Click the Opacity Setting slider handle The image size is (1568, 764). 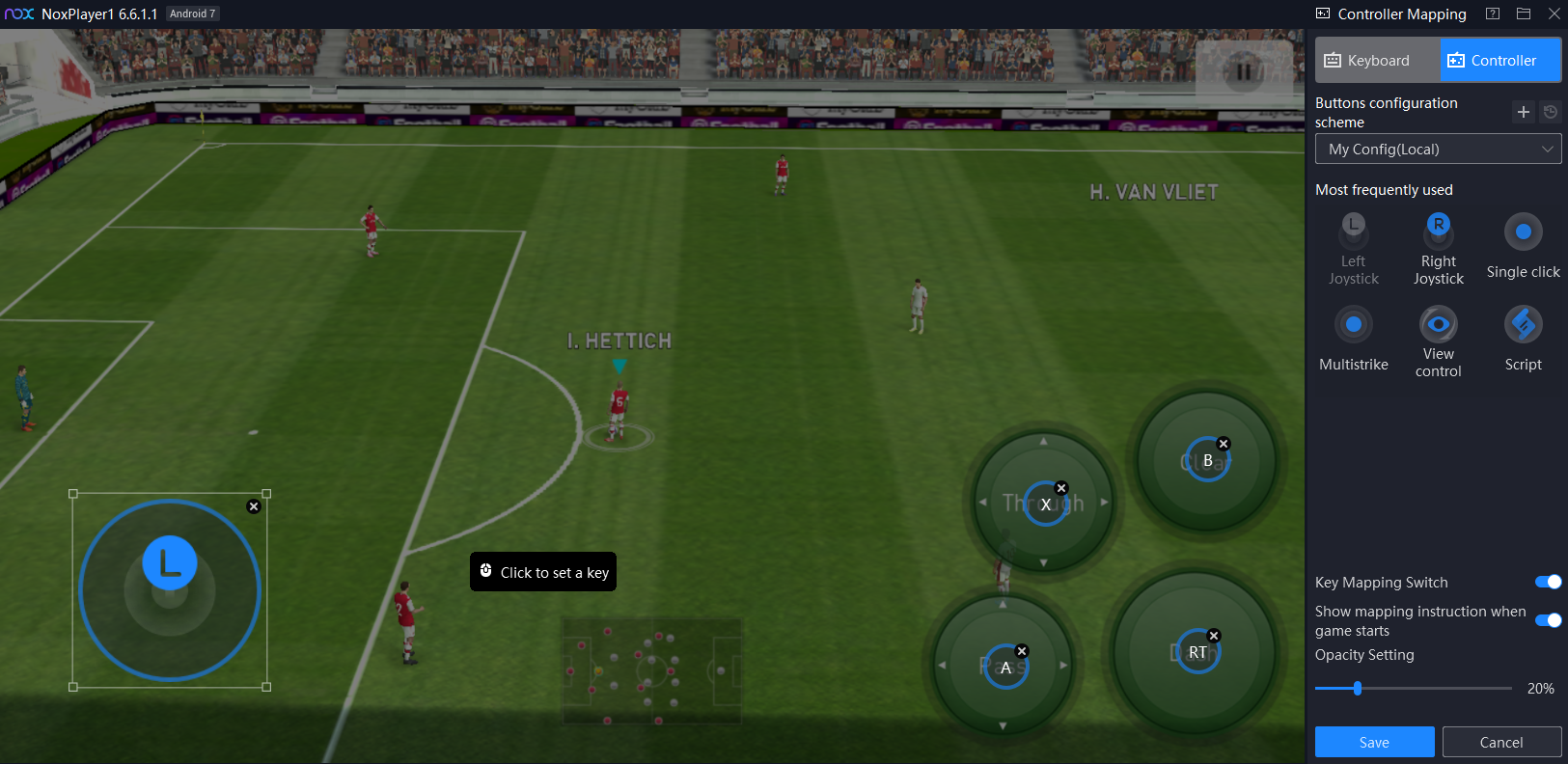(1358, 689)
